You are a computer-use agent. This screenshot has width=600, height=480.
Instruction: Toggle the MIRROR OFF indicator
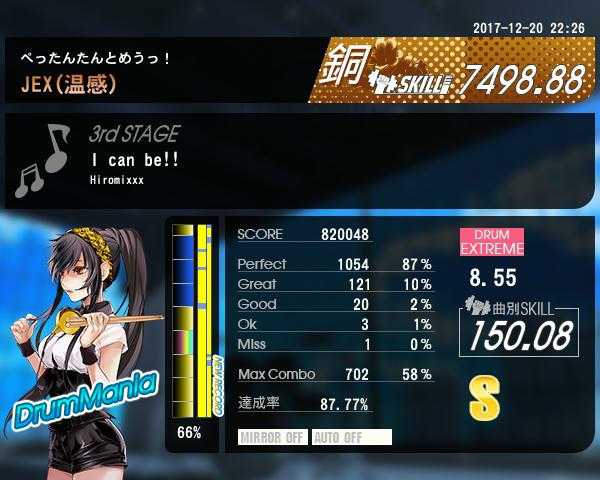273,437
